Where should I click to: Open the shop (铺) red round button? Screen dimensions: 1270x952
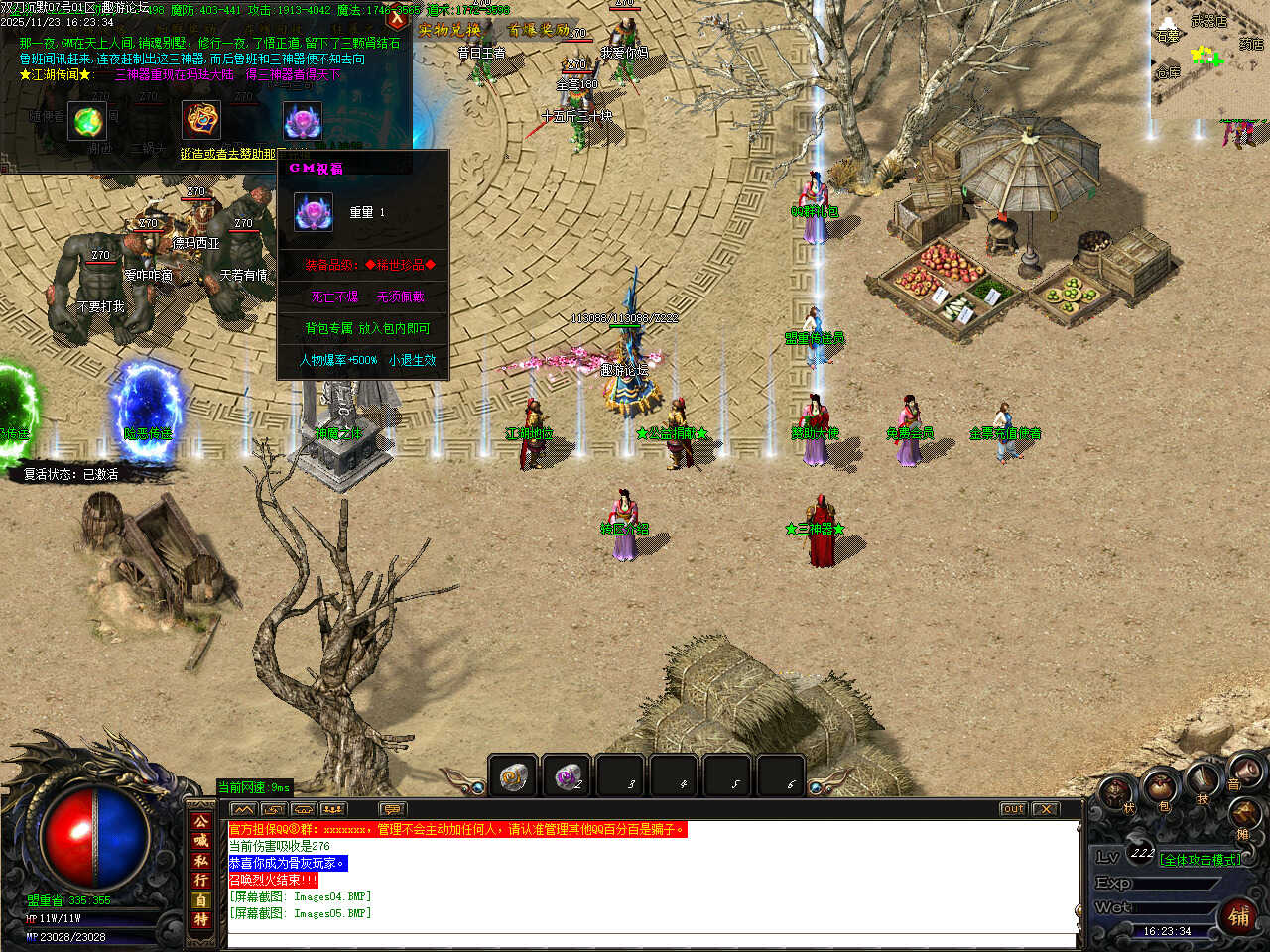pyautogui.click(x=1239, y=915)
